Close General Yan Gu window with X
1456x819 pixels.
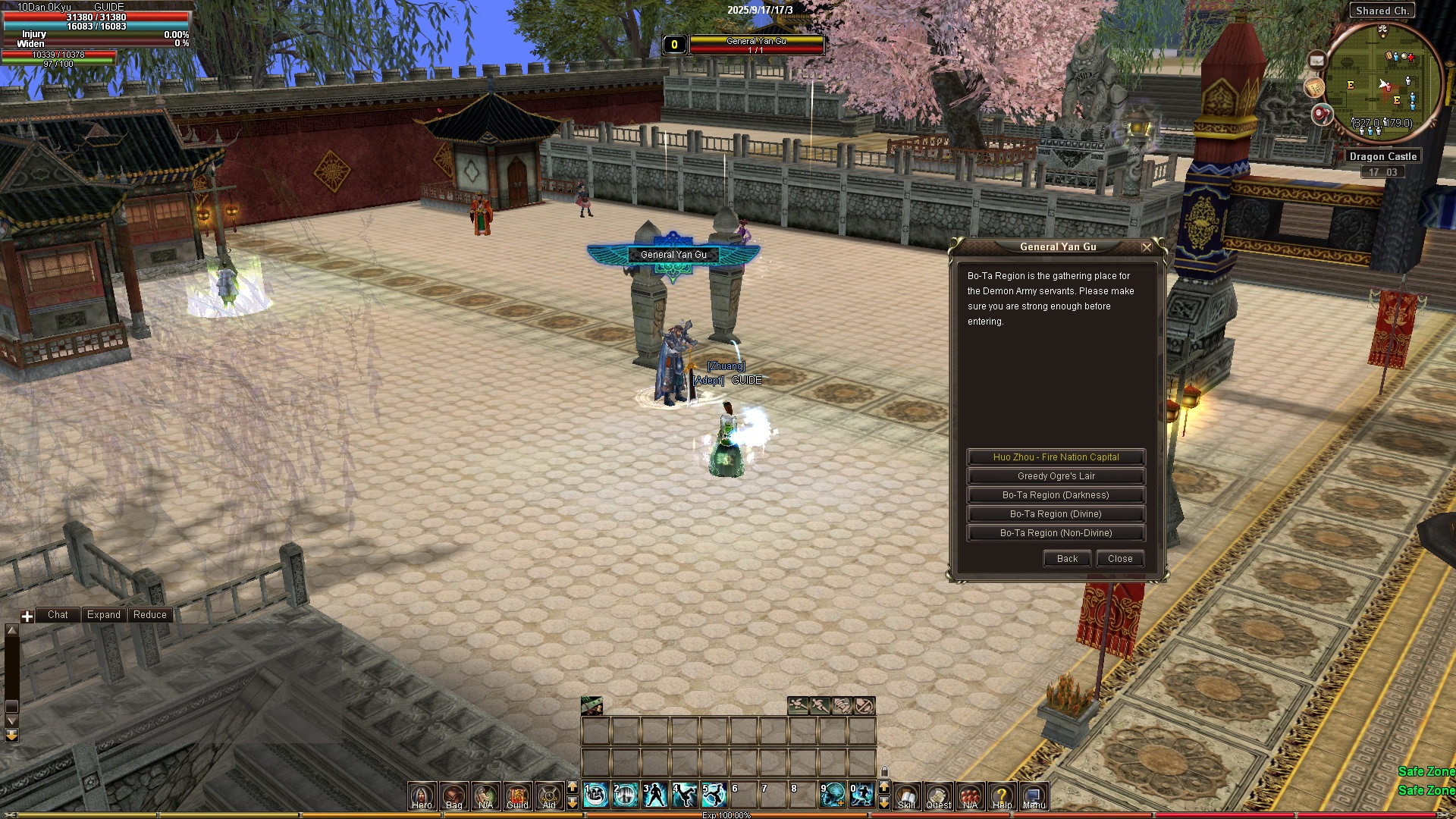pyautogui.click(x=1147, y=247)
